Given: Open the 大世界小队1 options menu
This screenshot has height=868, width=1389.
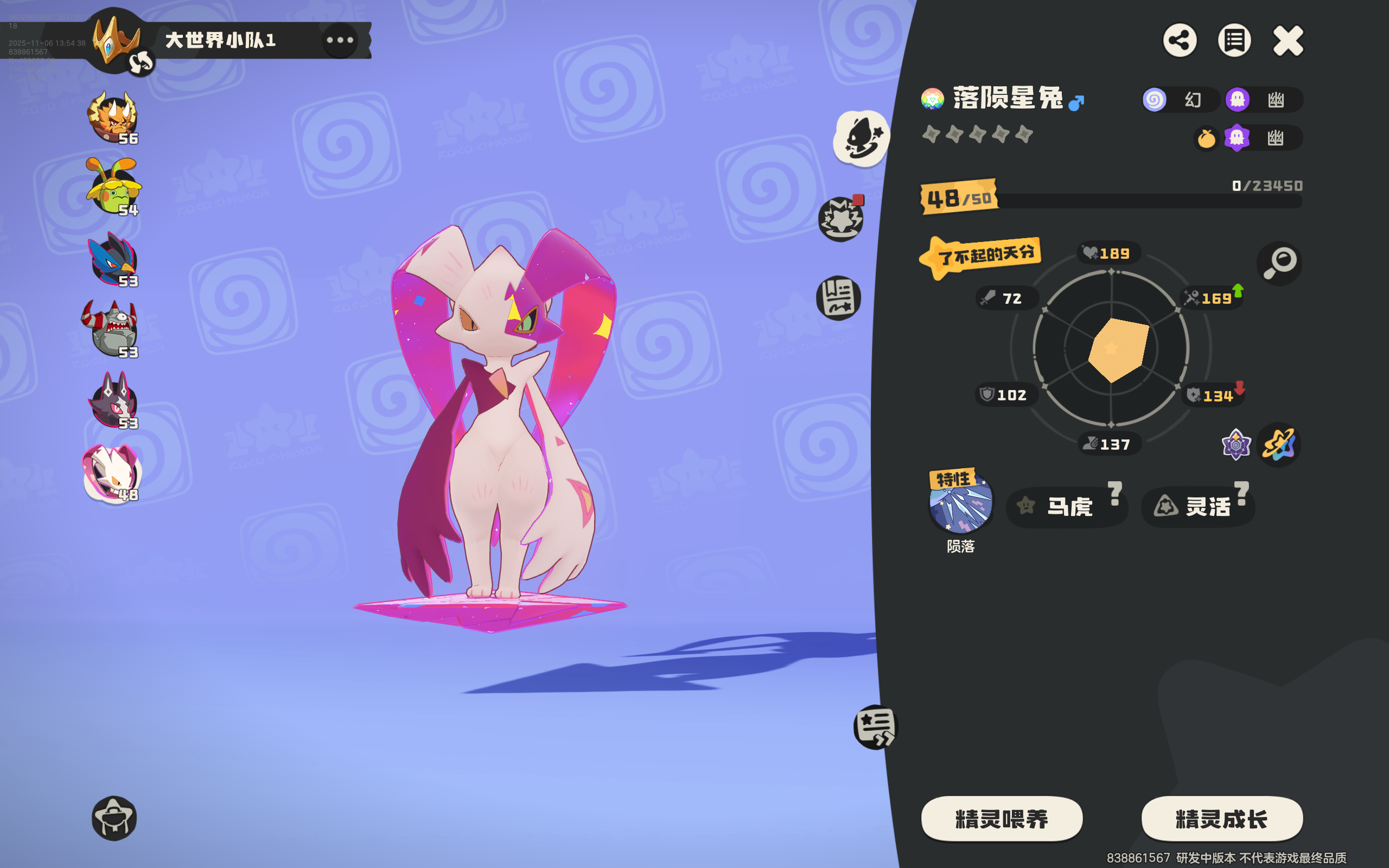Looking at the screenshot, I should point(340,40).
